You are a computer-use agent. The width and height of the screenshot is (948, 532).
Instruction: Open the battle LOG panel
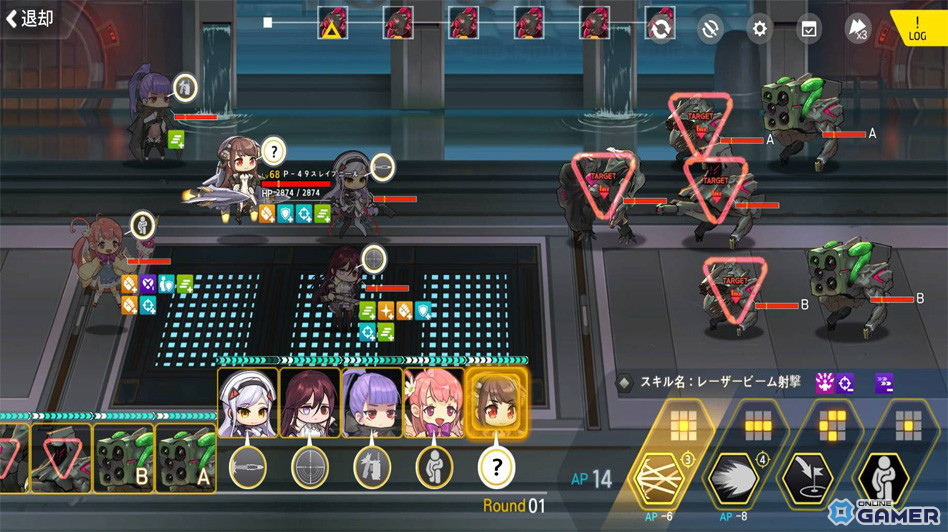917,28
